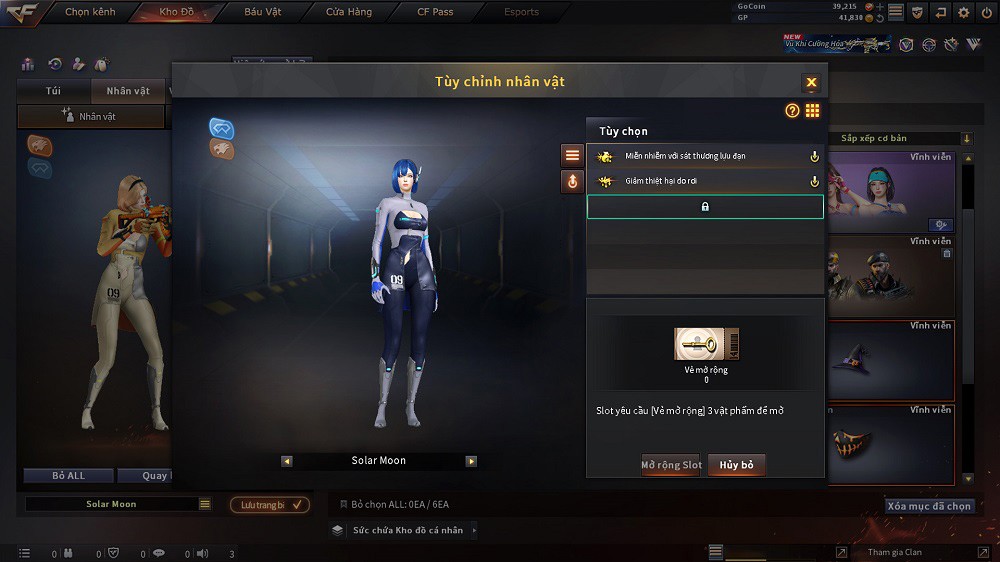Cancel with the Hủy bỏ button
The image size is (1000, 562).
[737, 465]
